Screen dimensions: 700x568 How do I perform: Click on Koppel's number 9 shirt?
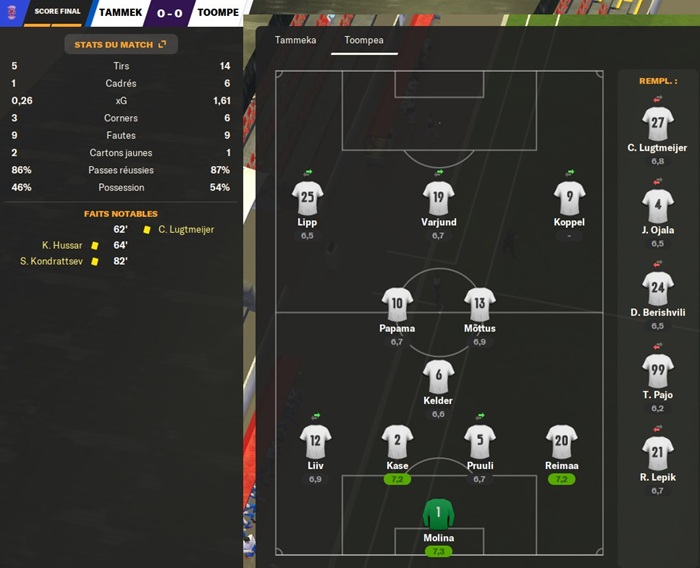569,197
